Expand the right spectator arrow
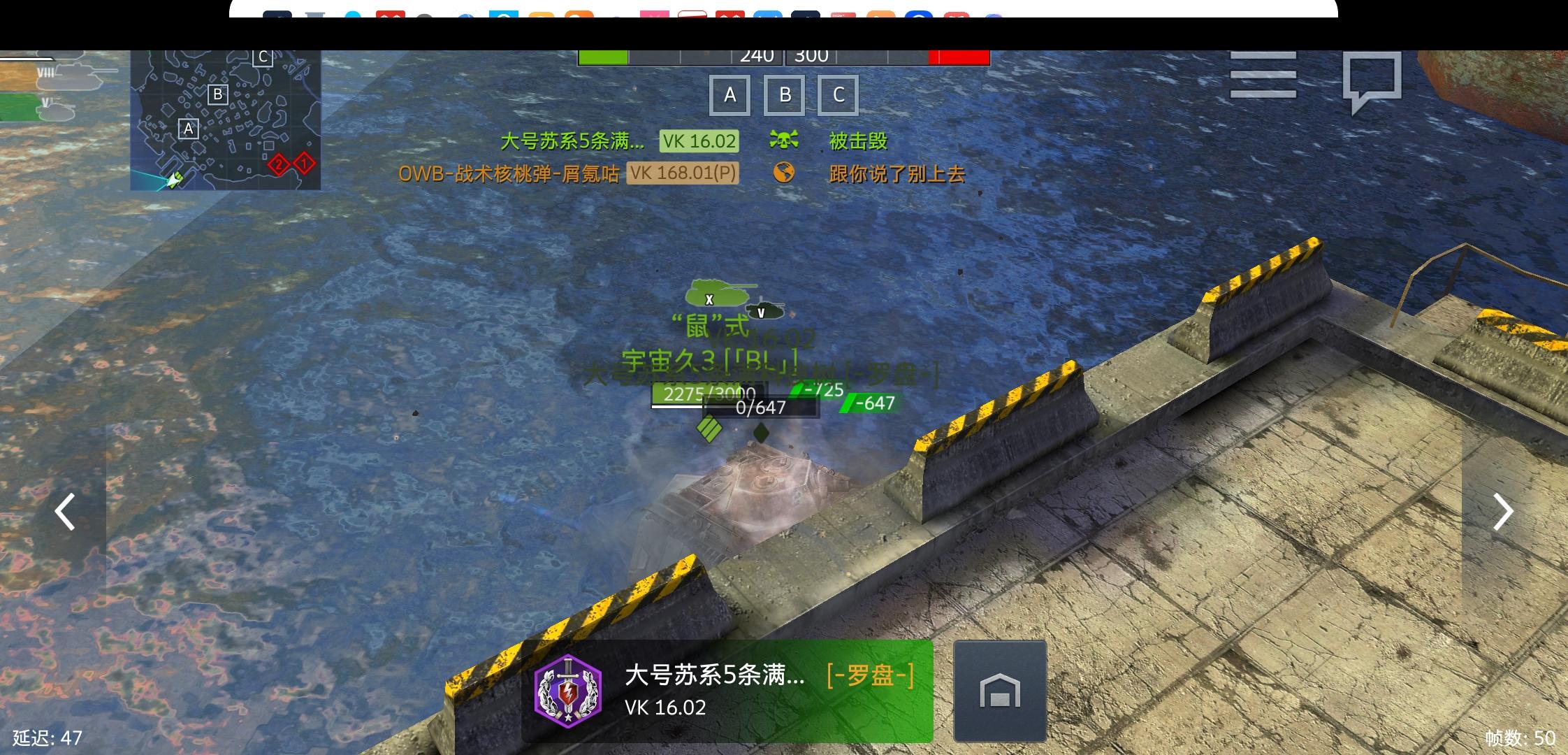 click(x=1502, y=512)
